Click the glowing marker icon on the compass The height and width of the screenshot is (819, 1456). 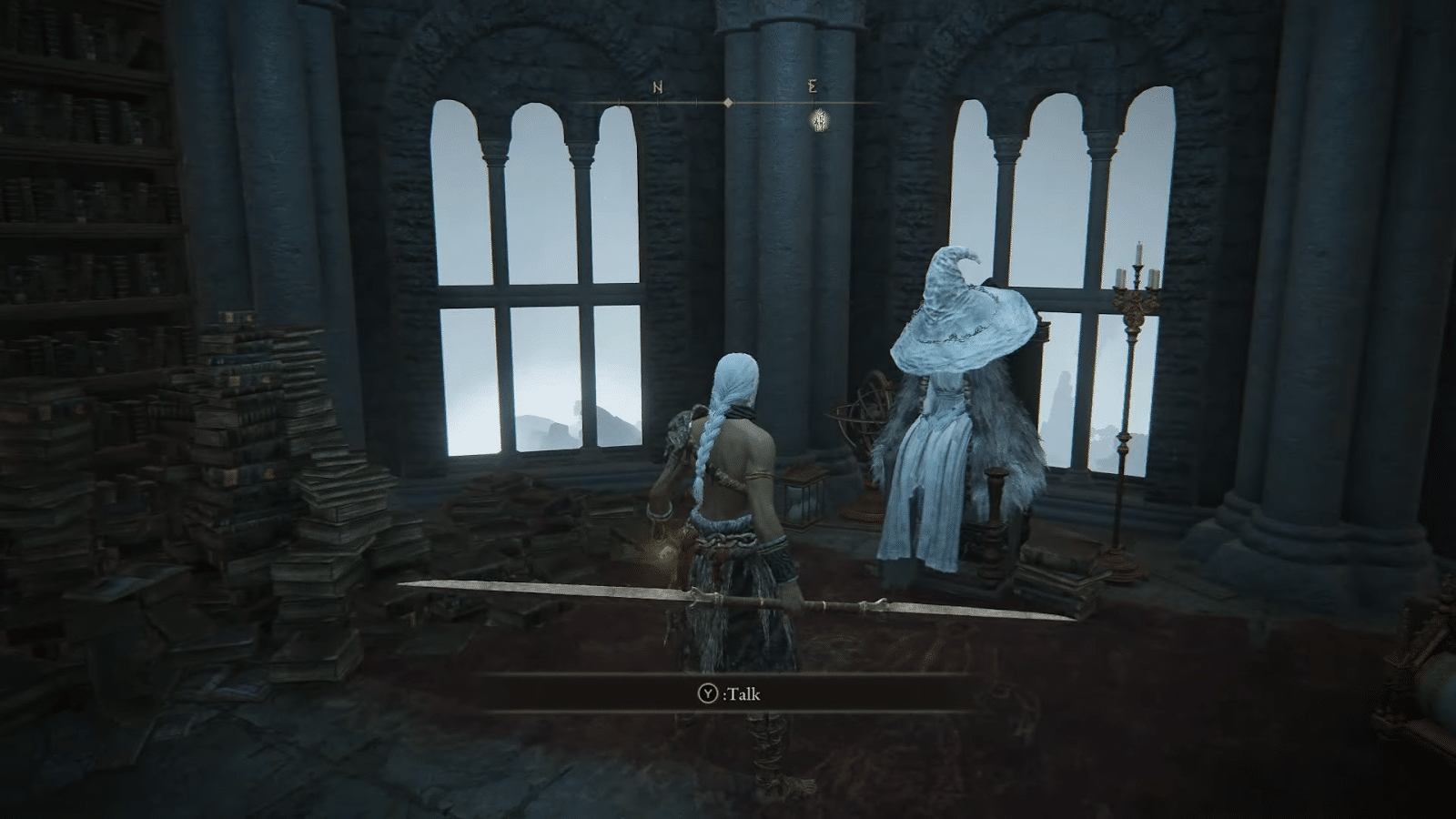(820, 119)
